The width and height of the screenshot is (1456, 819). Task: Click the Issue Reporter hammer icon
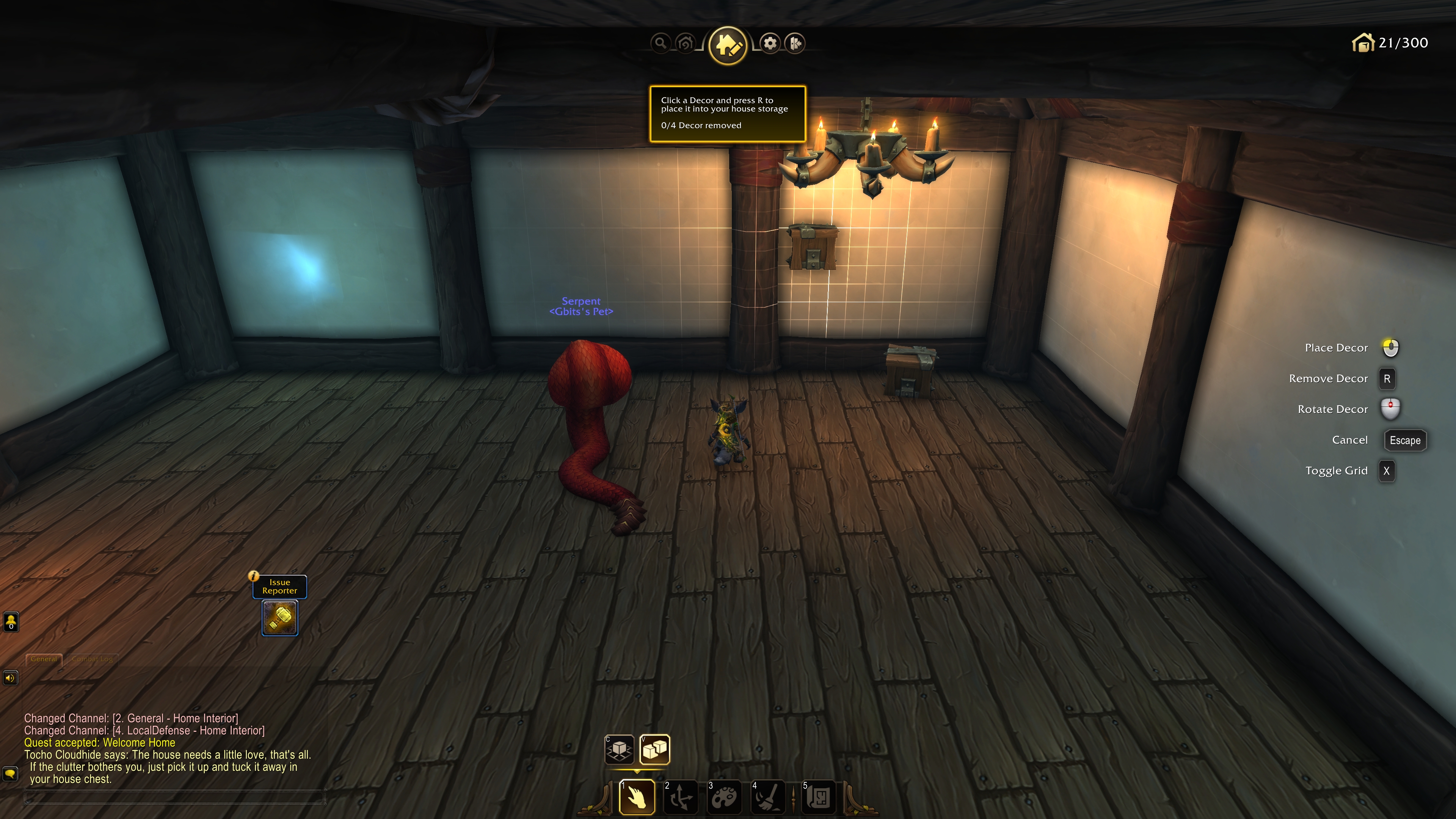pyautogui.click(x=279, y=617)
